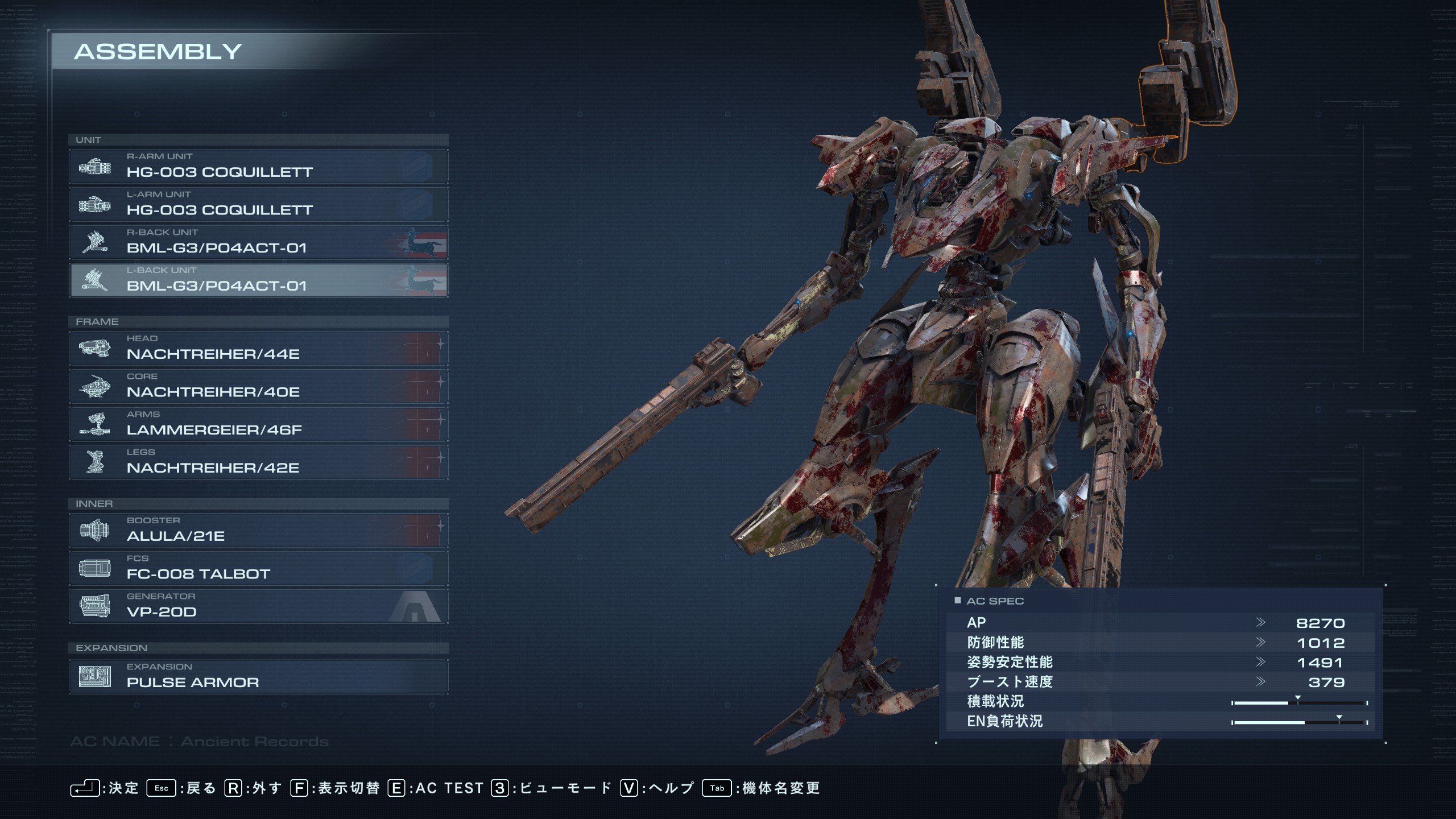Select the R-ARM UNIT HG-003 COQUILLETT slot
This screenshot has width=1456, height=819.
click(259, 167)
